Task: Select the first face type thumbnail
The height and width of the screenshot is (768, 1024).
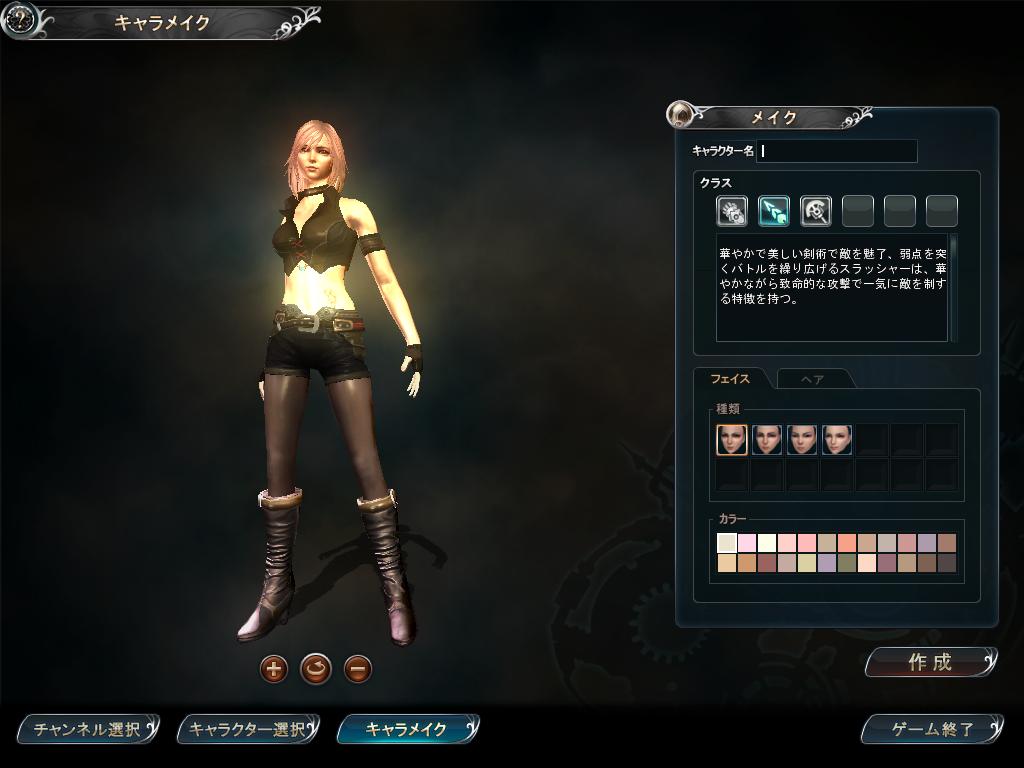Action: tap(732, 440)
